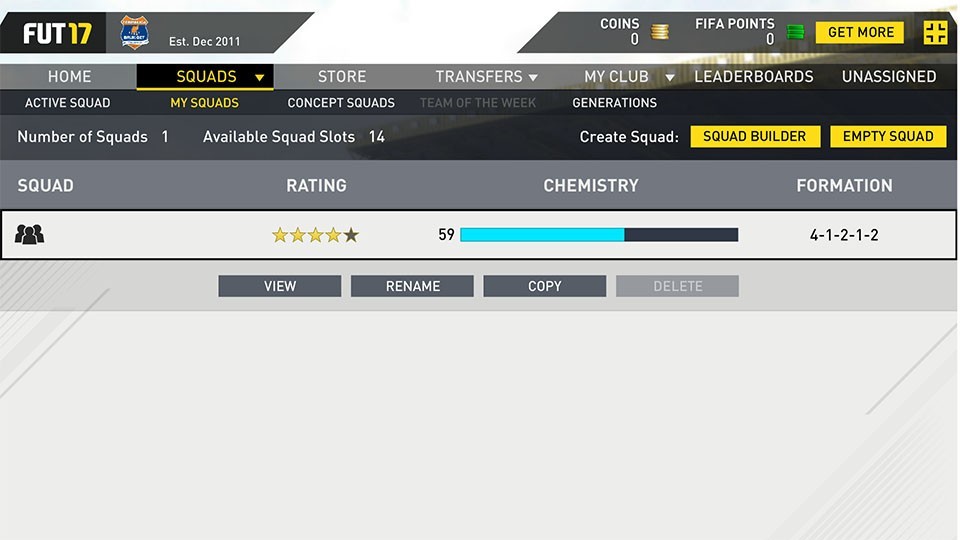Rename the selected squad
Screen dimensions: 960x540
412,287
